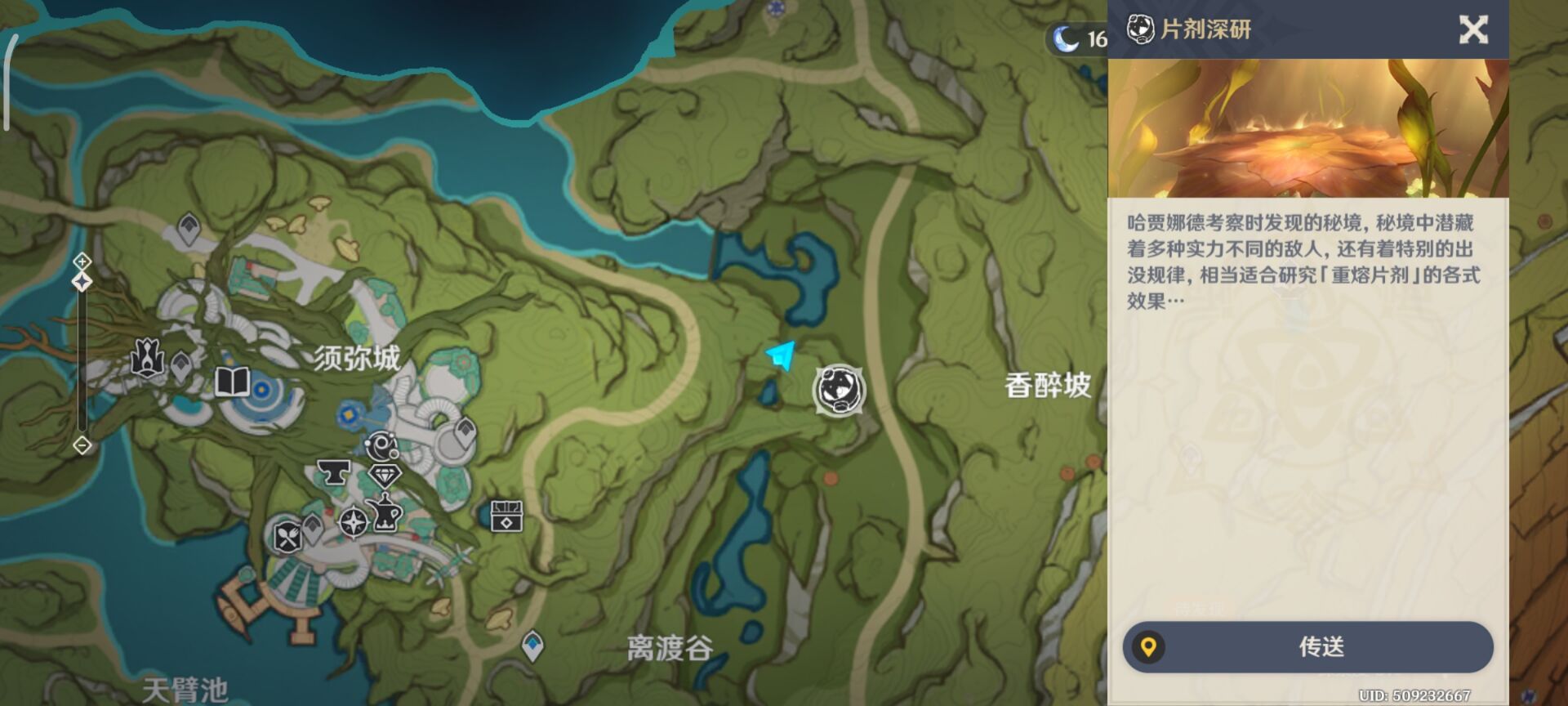
Task: Select the restaurant fork and knife marker
Action: tap(287, 537)
